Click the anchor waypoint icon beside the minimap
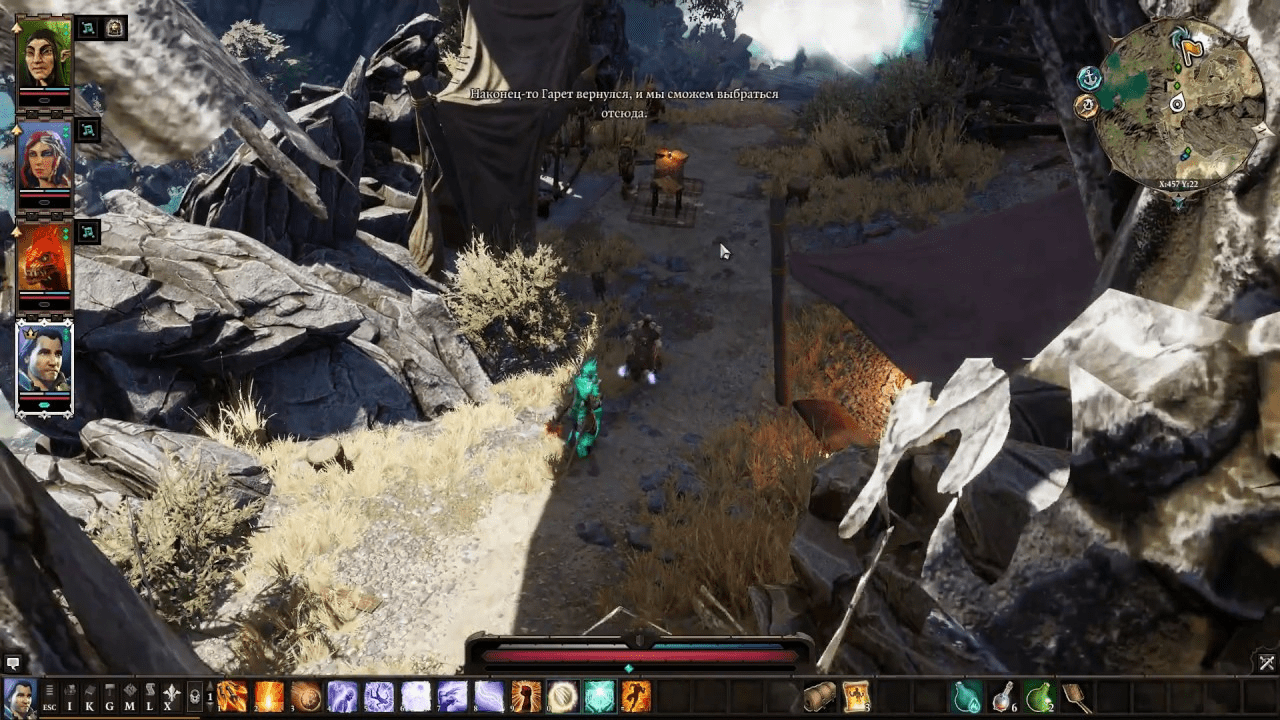Image resolution: width=1280 pixels, height=720 pixels. tap(1089, 78)
